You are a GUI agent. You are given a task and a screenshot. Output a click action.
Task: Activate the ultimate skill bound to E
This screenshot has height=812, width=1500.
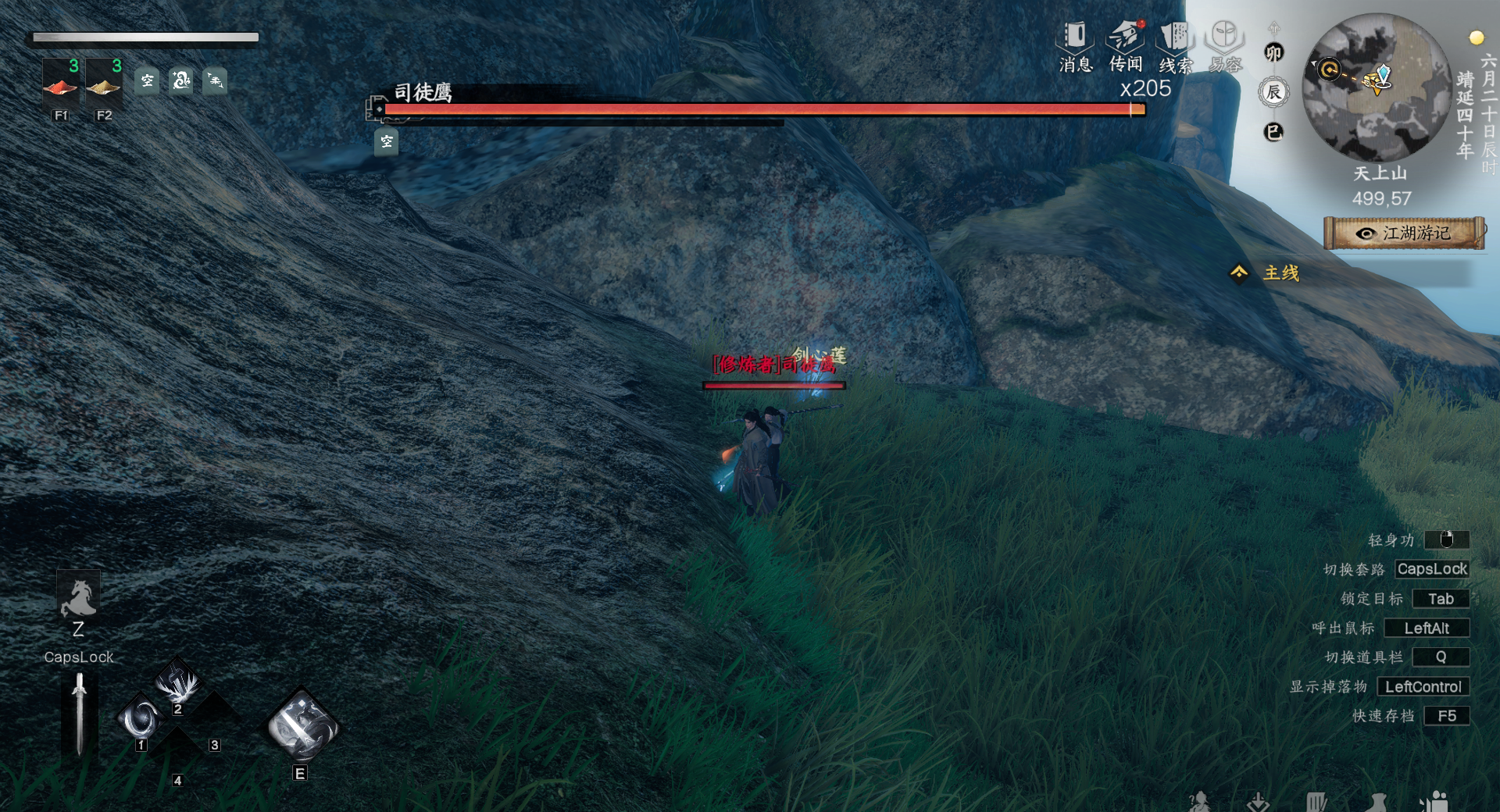(302, 725)
